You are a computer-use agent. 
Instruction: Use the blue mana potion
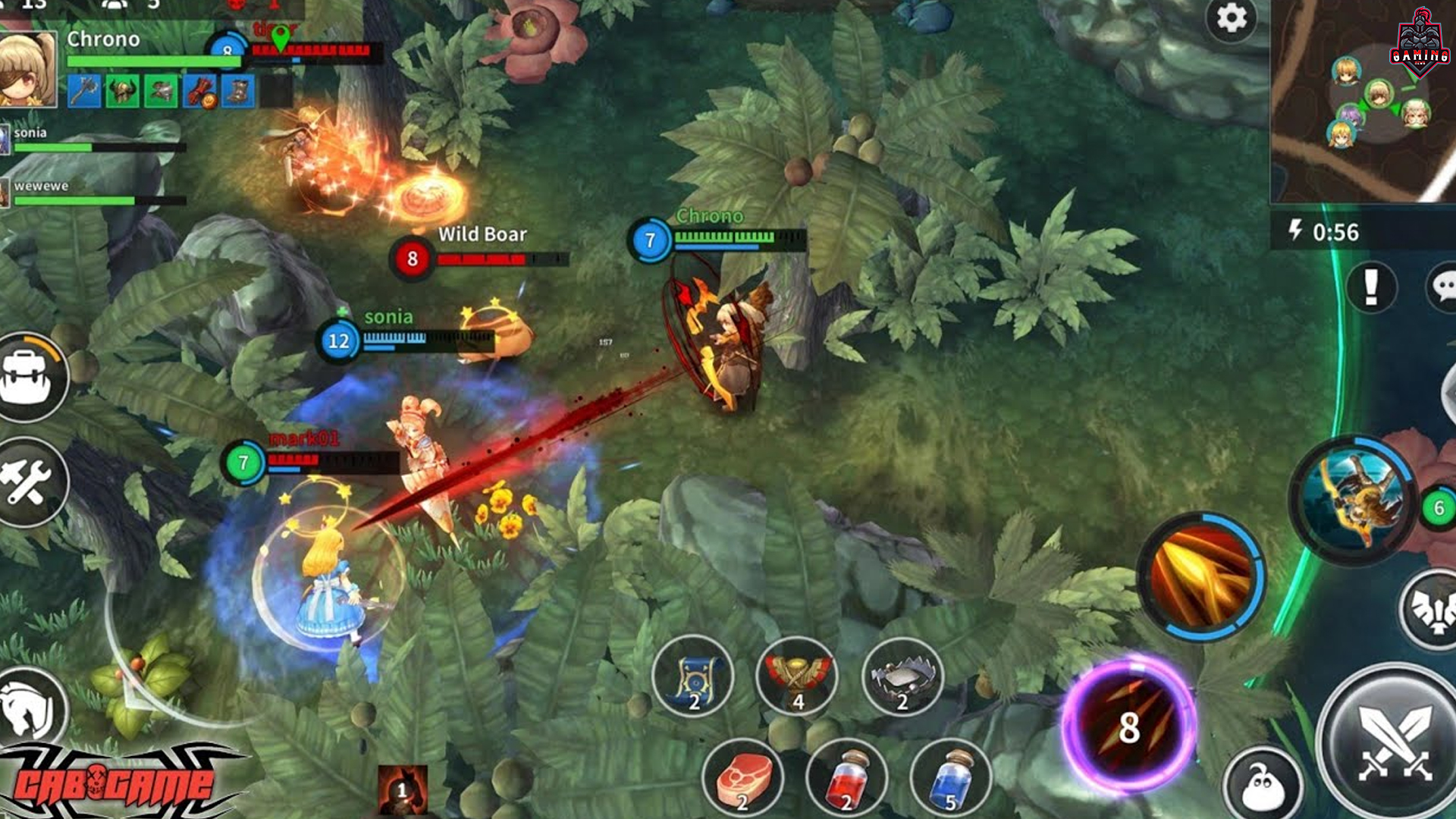(x=950, y=779)
